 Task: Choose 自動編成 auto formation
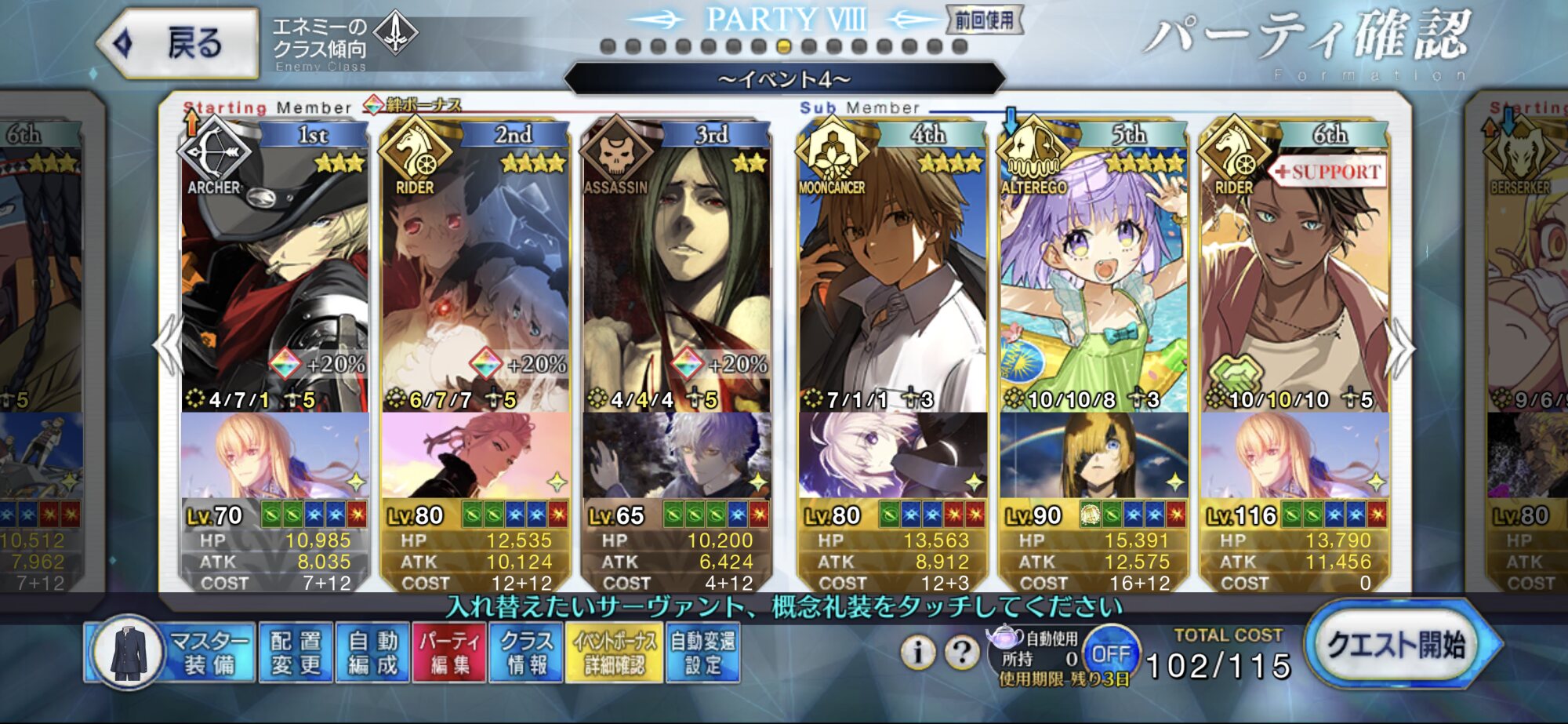373,653
